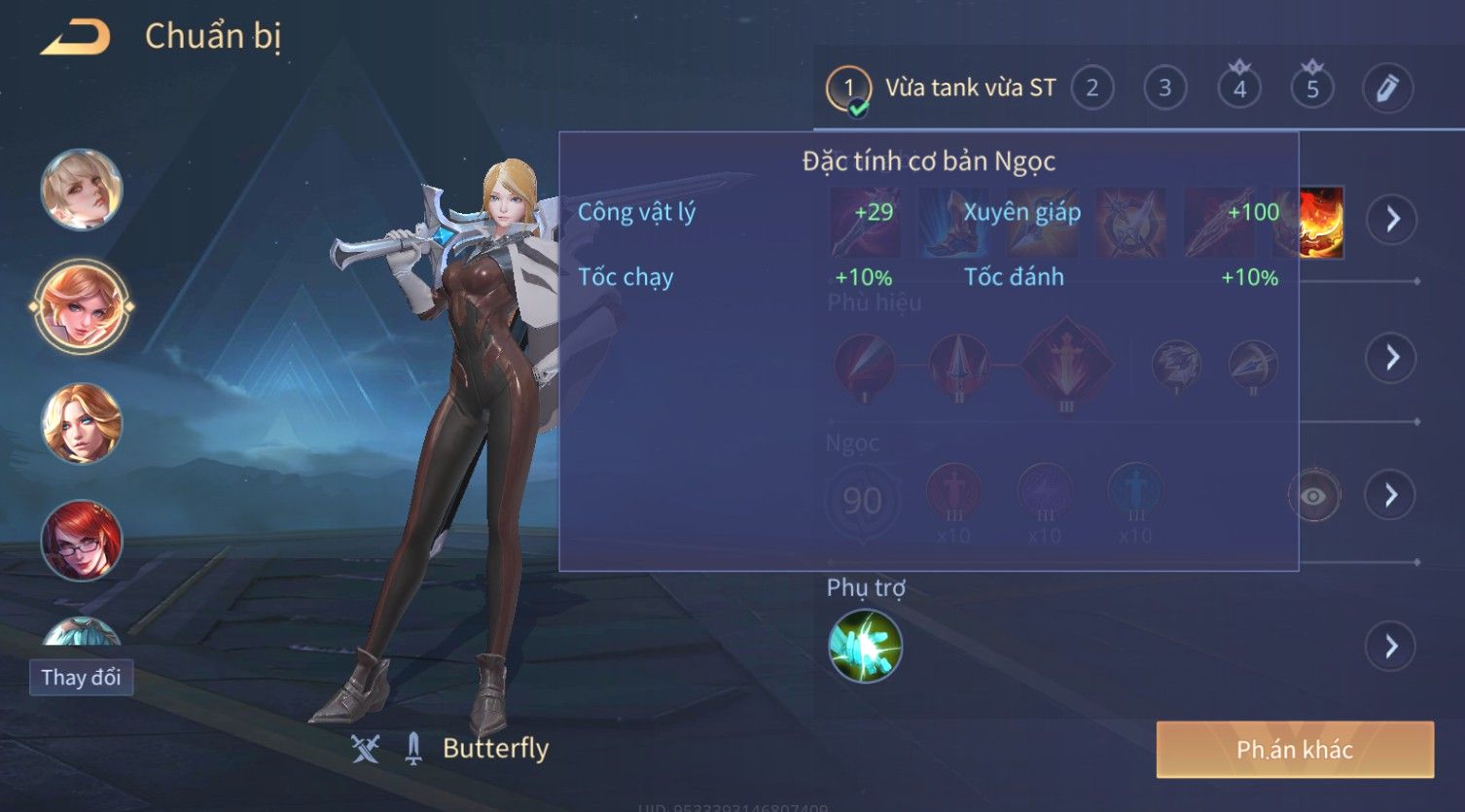Pick the flame item icon in equipment row
This screenshot has height=812, width=1465.
1320,223
